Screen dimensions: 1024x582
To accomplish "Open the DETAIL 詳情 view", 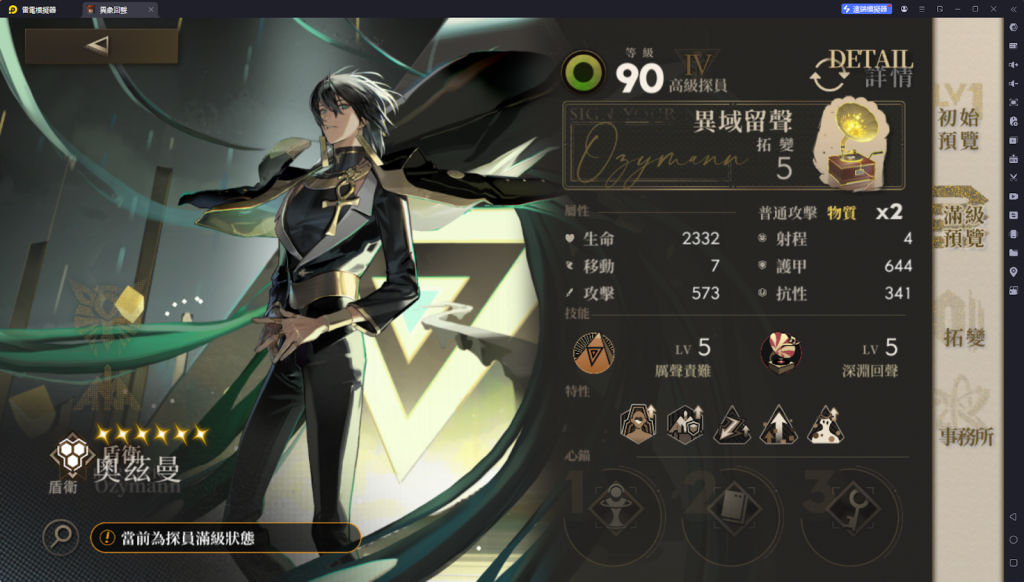I will point(862,68).
